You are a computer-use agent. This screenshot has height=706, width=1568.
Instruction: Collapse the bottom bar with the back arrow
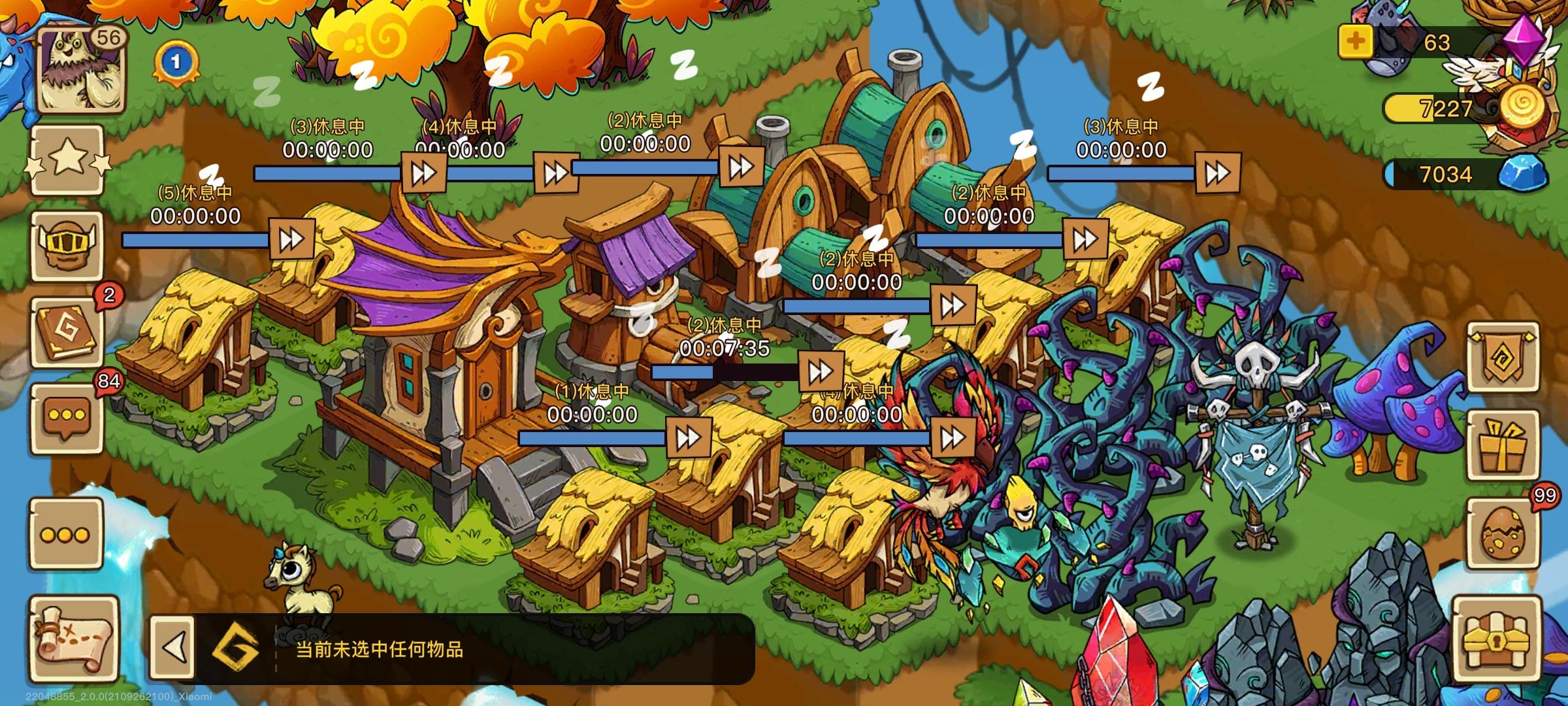pos(174,647)
